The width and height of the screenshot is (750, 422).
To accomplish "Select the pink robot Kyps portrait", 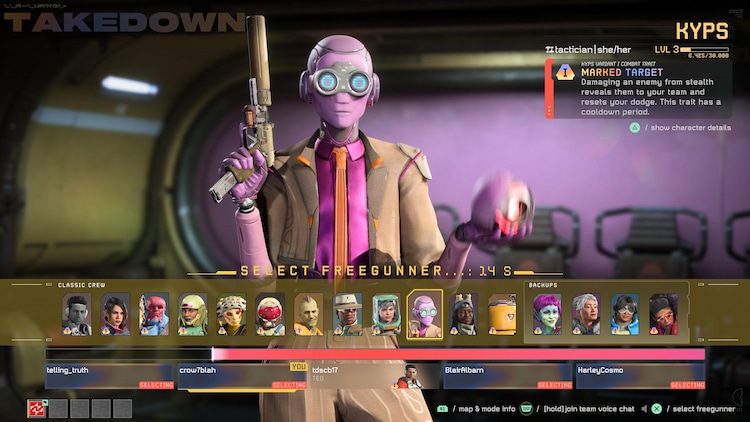I will point(424,314).
